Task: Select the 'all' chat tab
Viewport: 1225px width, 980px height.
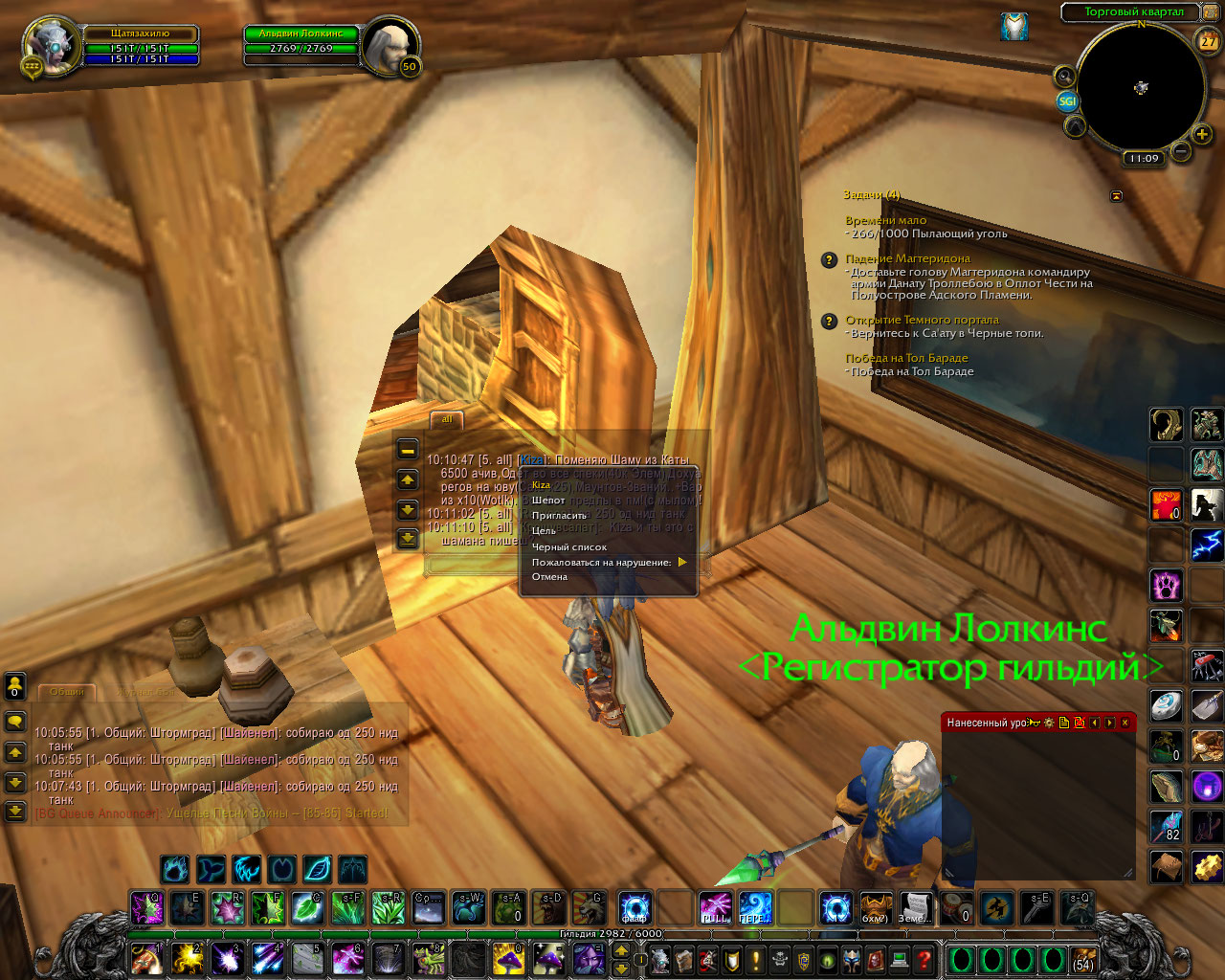Action: (447, 419)
